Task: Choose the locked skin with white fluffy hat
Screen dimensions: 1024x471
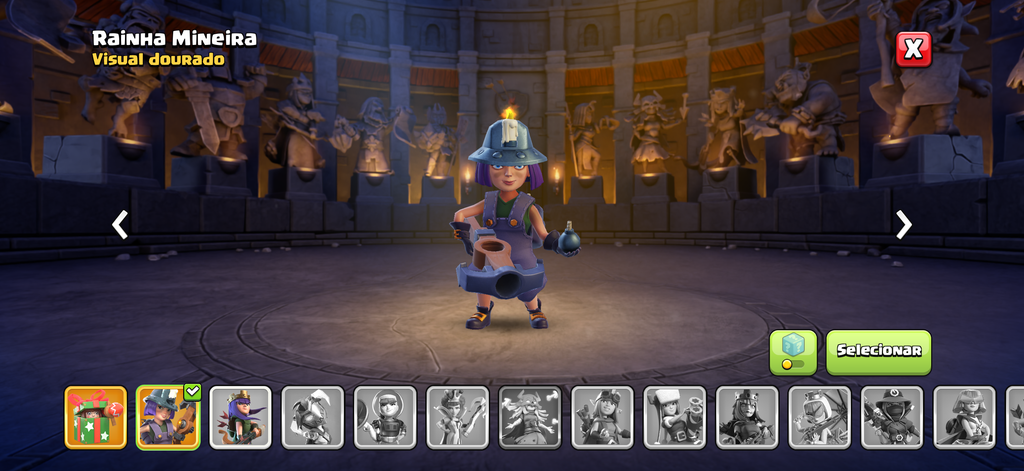Action: pyautogui.click(x=674, y=417)
